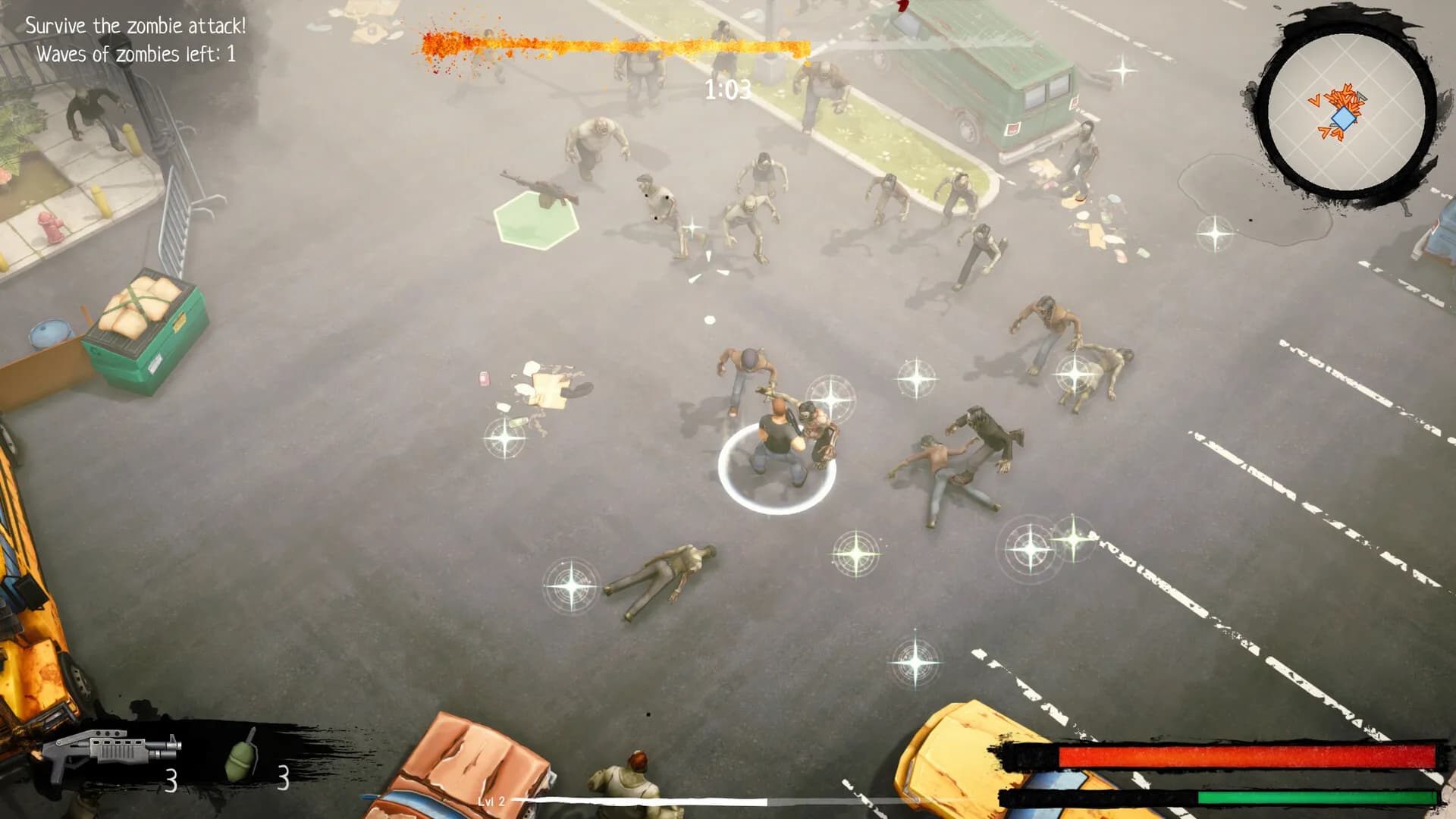Screen dimensions: 1456x819
Task: Click the Waves of zombies left counter
Action: tap(137, 53)
